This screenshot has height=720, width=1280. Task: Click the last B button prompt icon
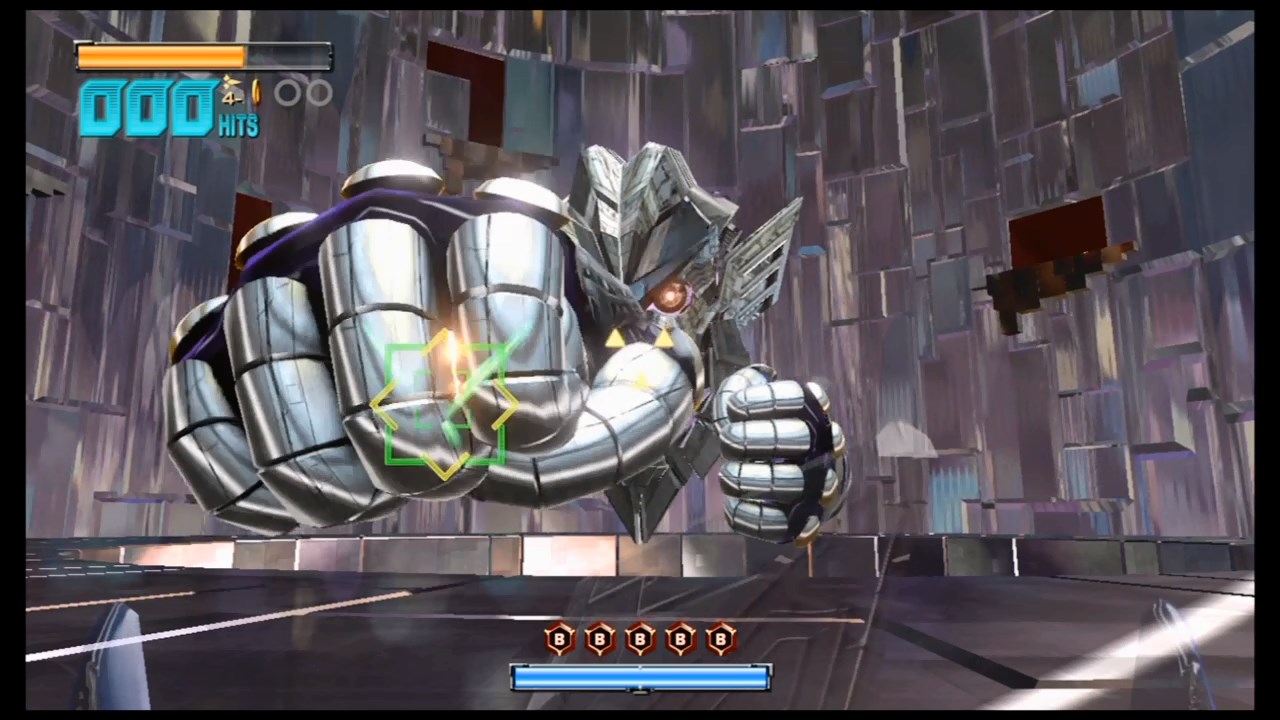720,640
